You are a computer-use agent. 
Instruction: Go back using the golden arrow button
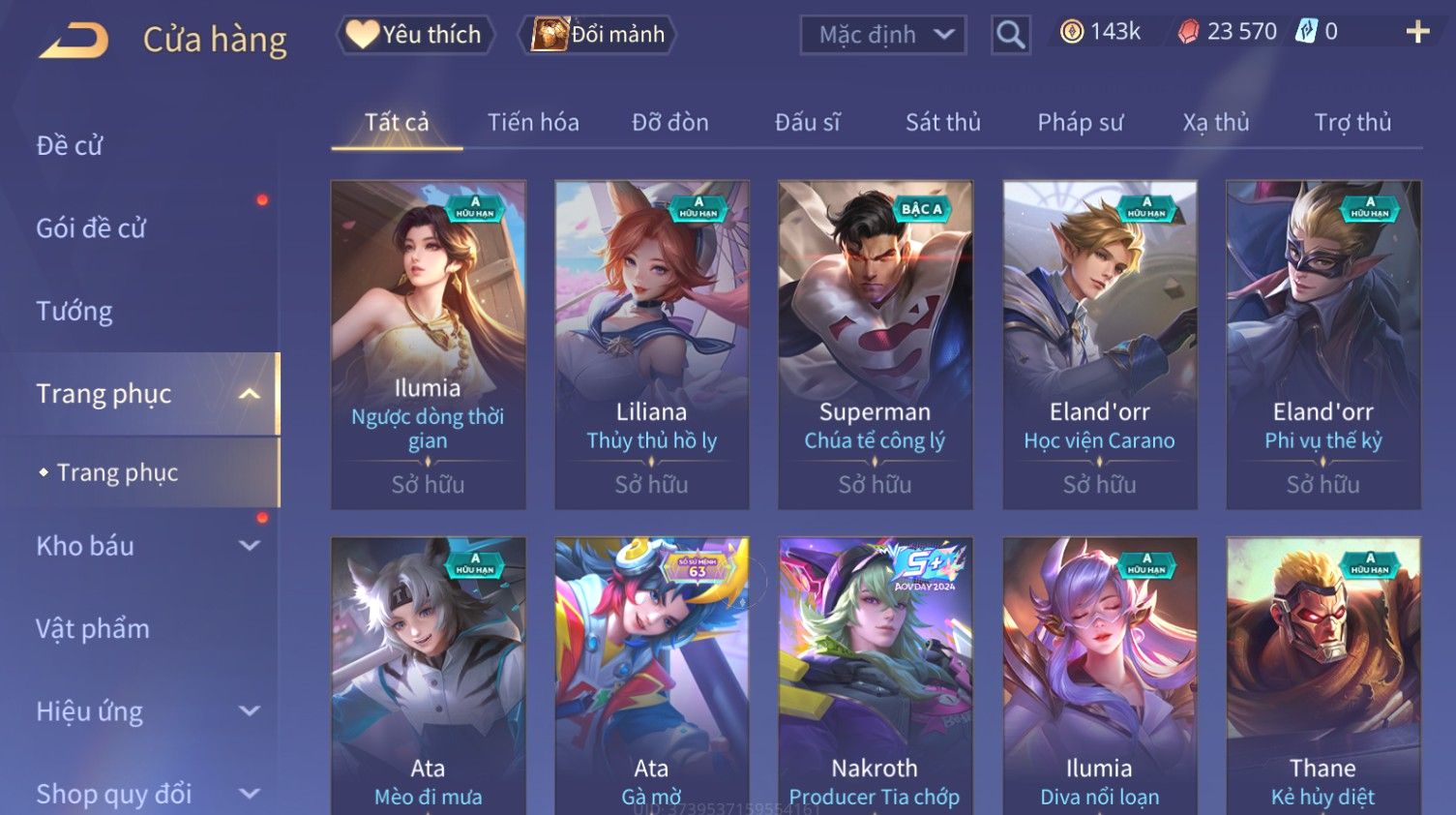coord(74,41)
